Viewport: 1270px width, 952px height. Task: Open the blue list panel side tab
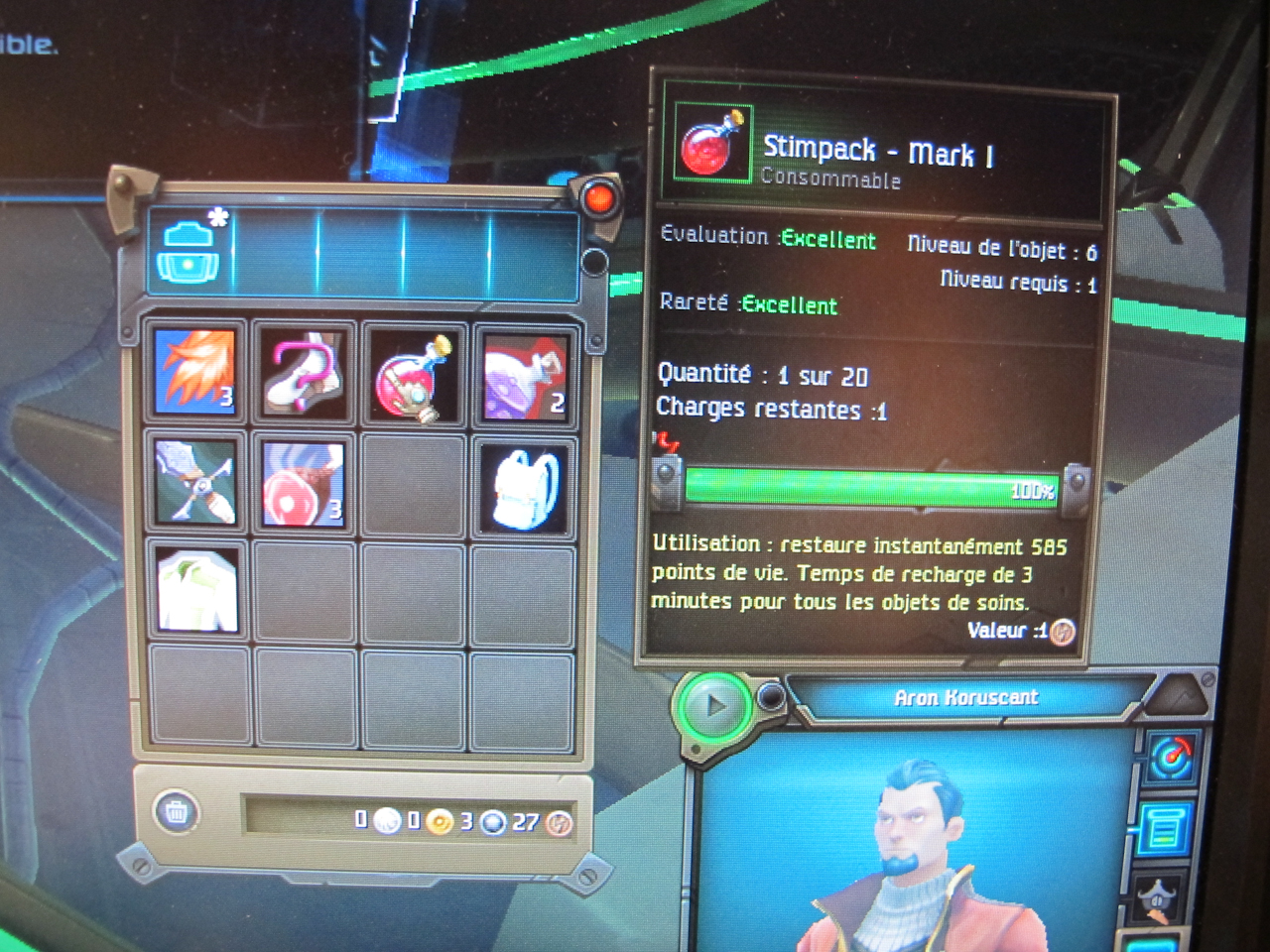coord(1163,829)
